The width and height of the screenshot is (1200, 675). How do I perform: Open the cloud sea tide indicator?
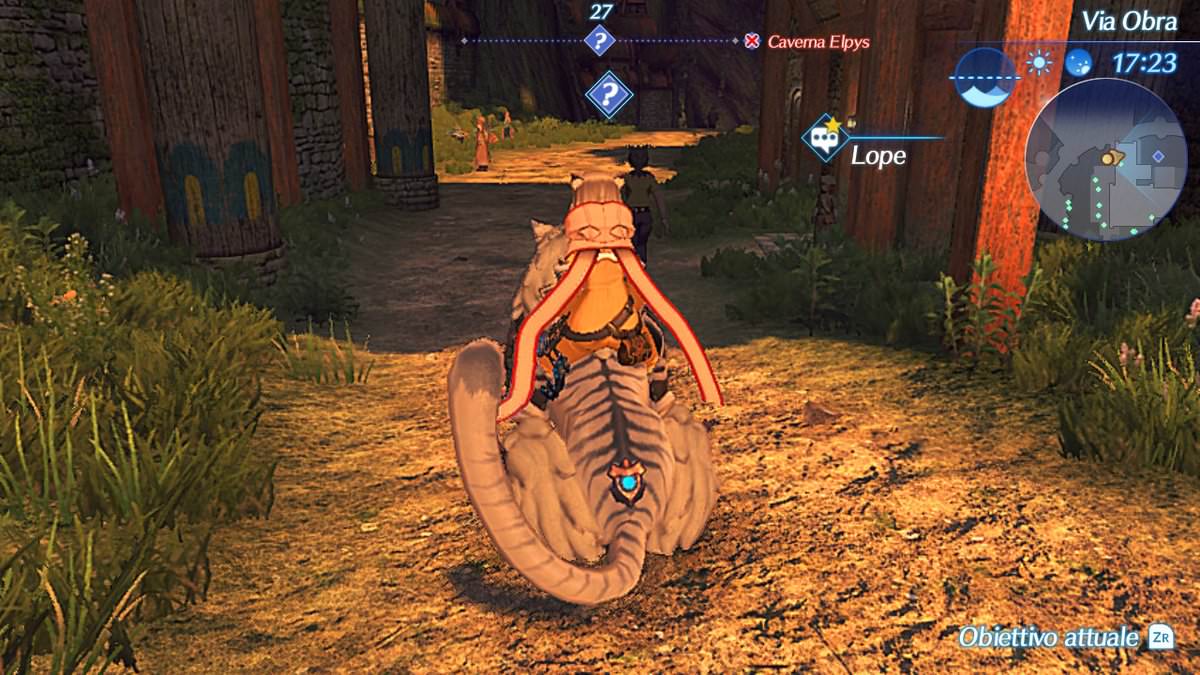[986, 77]
